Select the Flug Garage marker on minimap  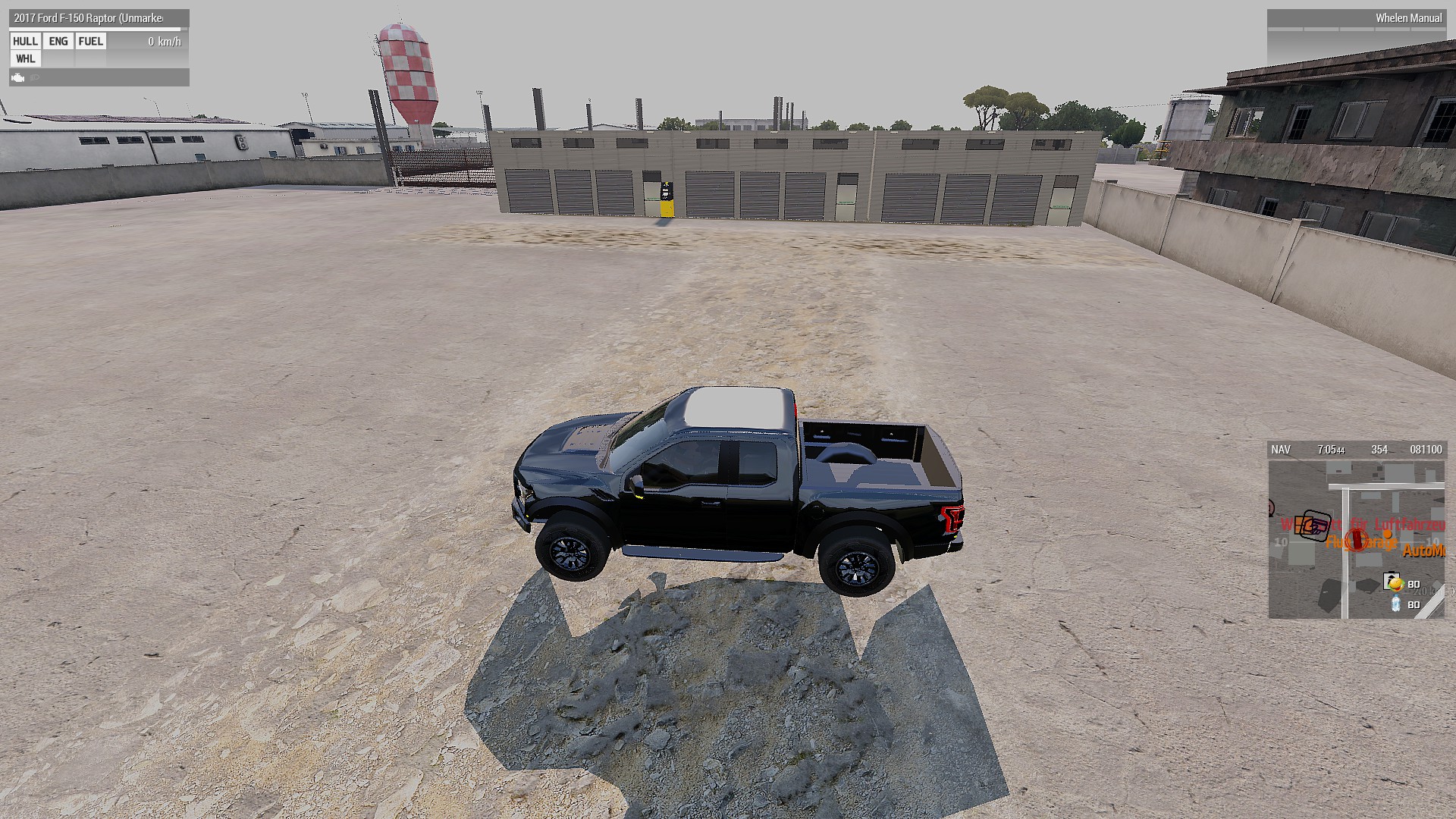point(1361,541)
